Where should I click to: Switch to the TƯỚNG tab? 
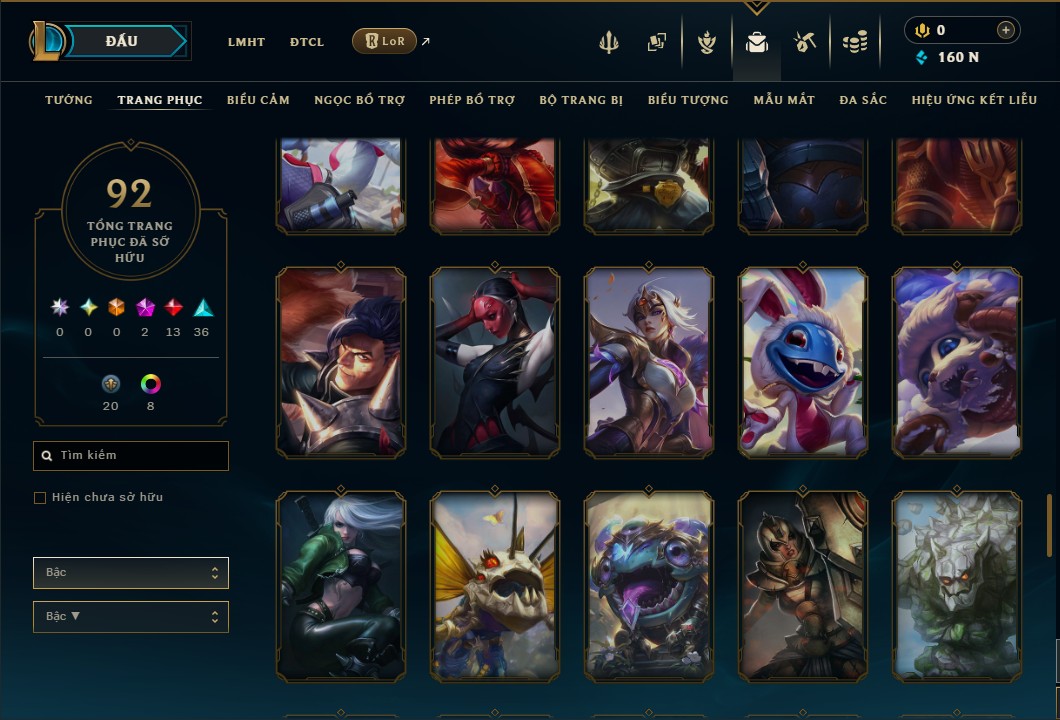tap(69, 100)
